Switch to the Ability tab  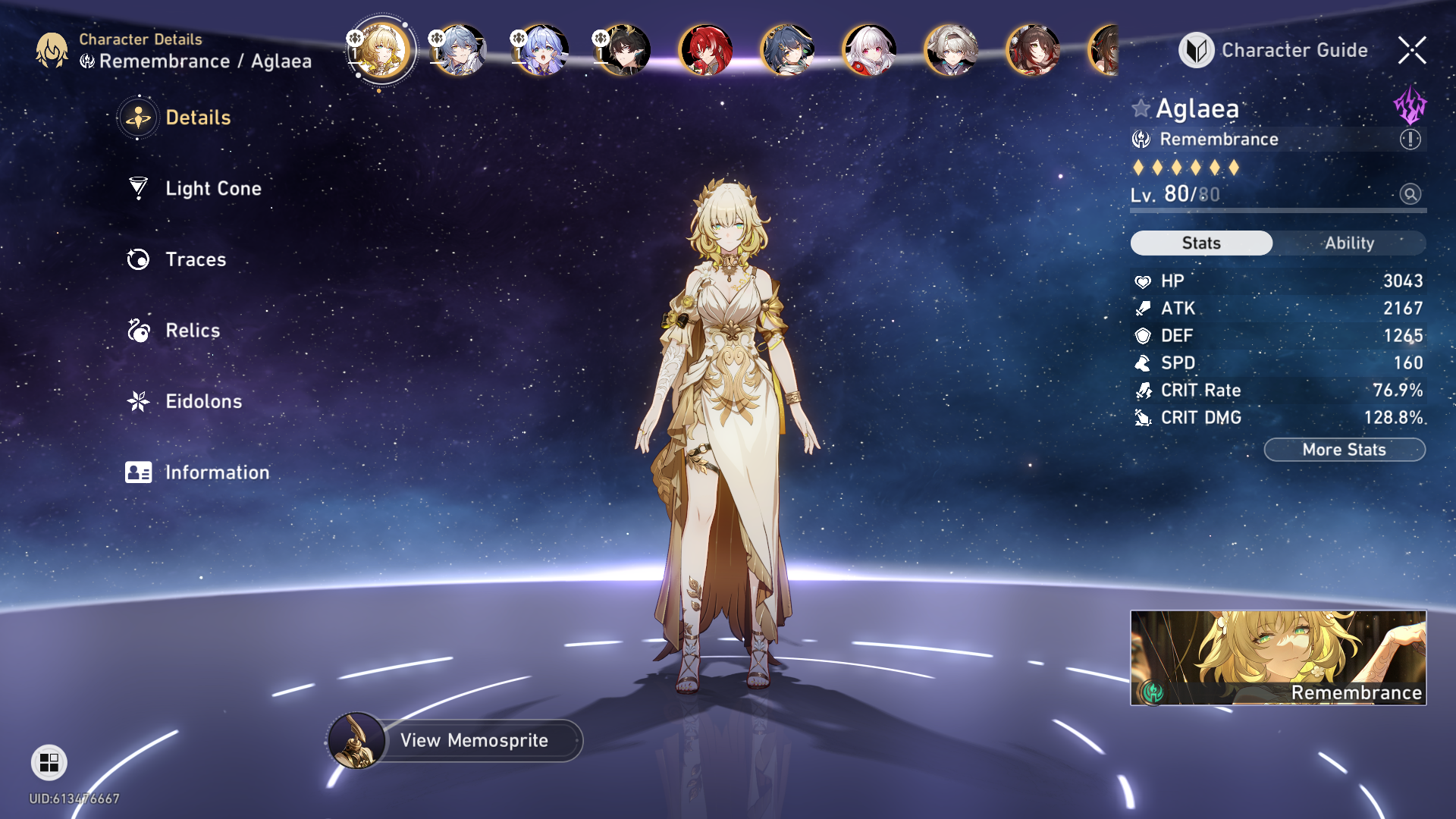1349,243
